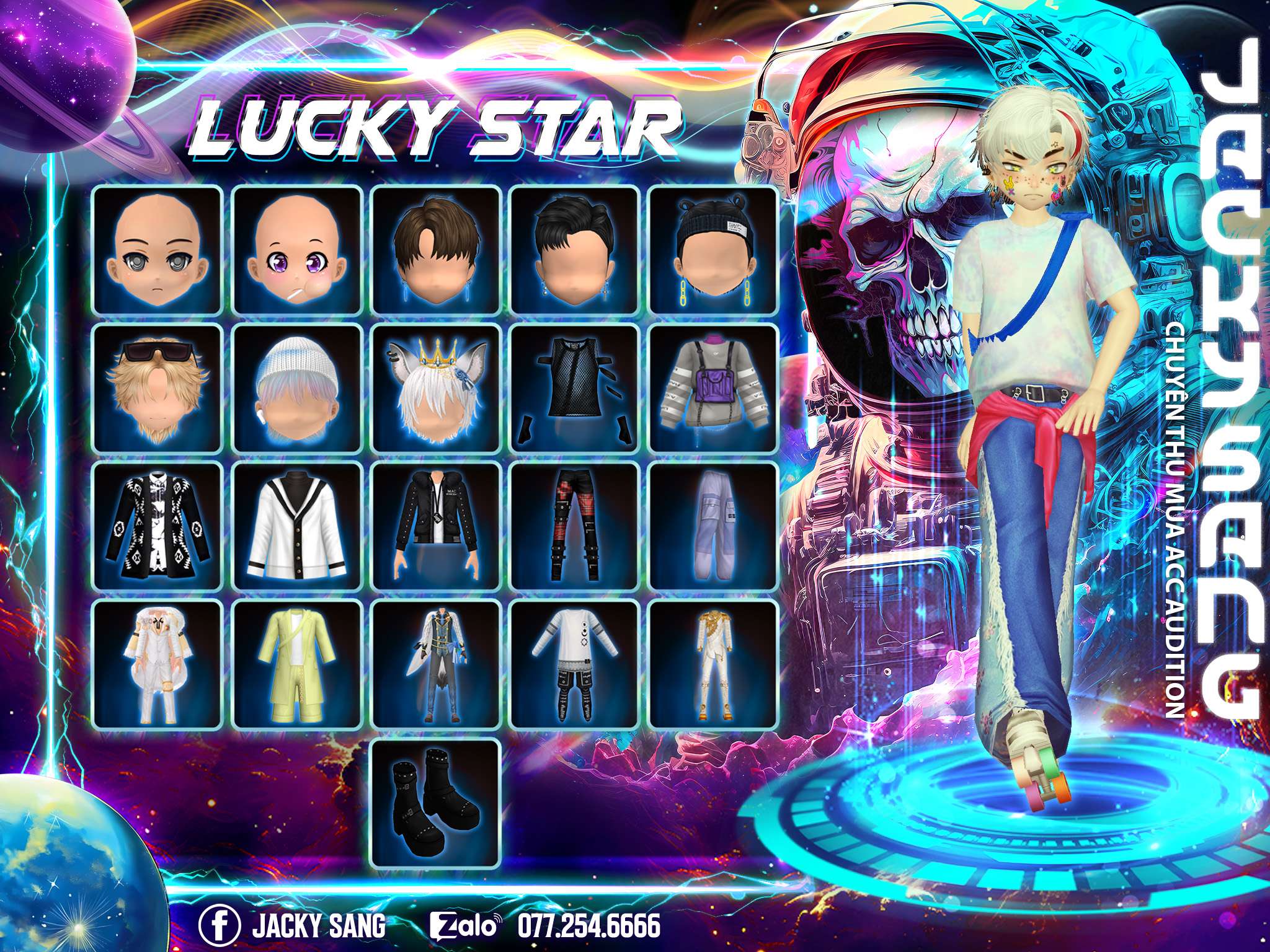The height and width of the screenshot is (952, 1270).
Task: Select the black patterned cardigan tile
Action: click(157, 526)
